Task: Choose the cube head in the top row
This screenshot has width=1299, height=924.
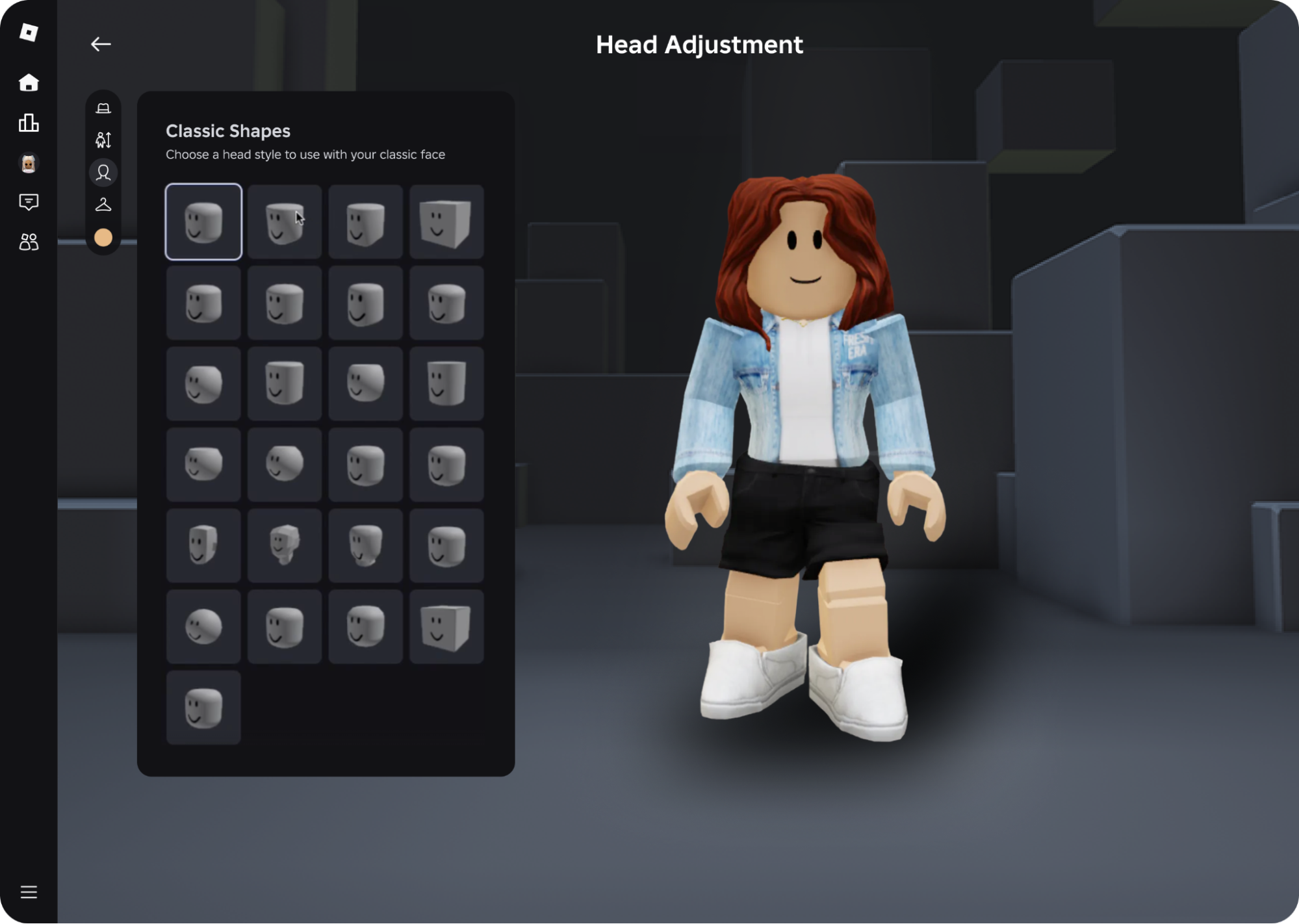Action: (x=446, y=222)
